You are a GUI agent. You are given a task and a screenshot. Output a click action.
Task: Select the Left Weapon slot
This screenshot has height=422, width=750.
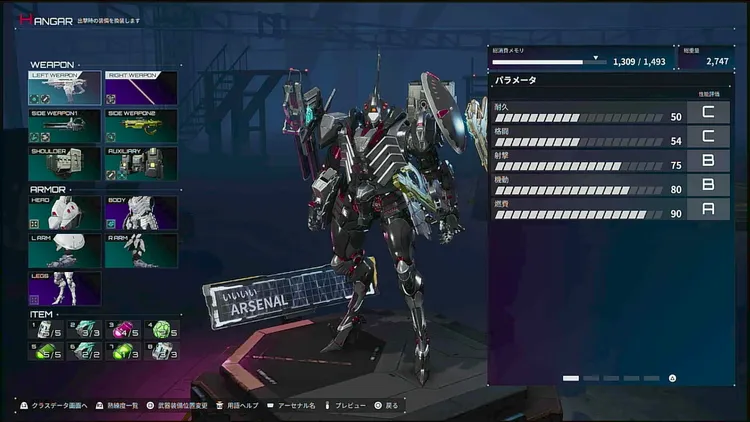65,88
